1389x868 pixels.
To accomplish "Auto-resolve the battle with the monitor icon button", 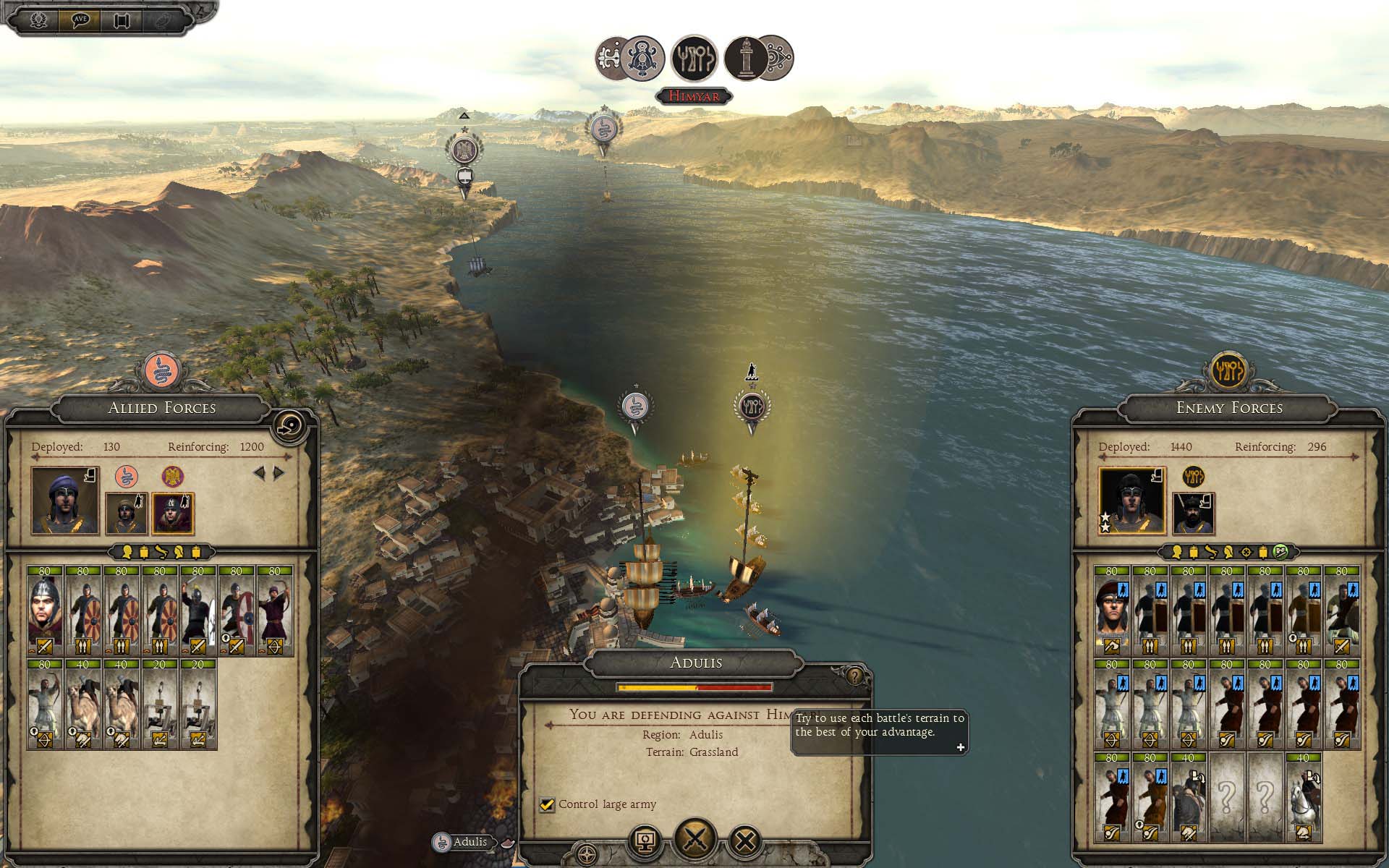I will pos(645,841).
